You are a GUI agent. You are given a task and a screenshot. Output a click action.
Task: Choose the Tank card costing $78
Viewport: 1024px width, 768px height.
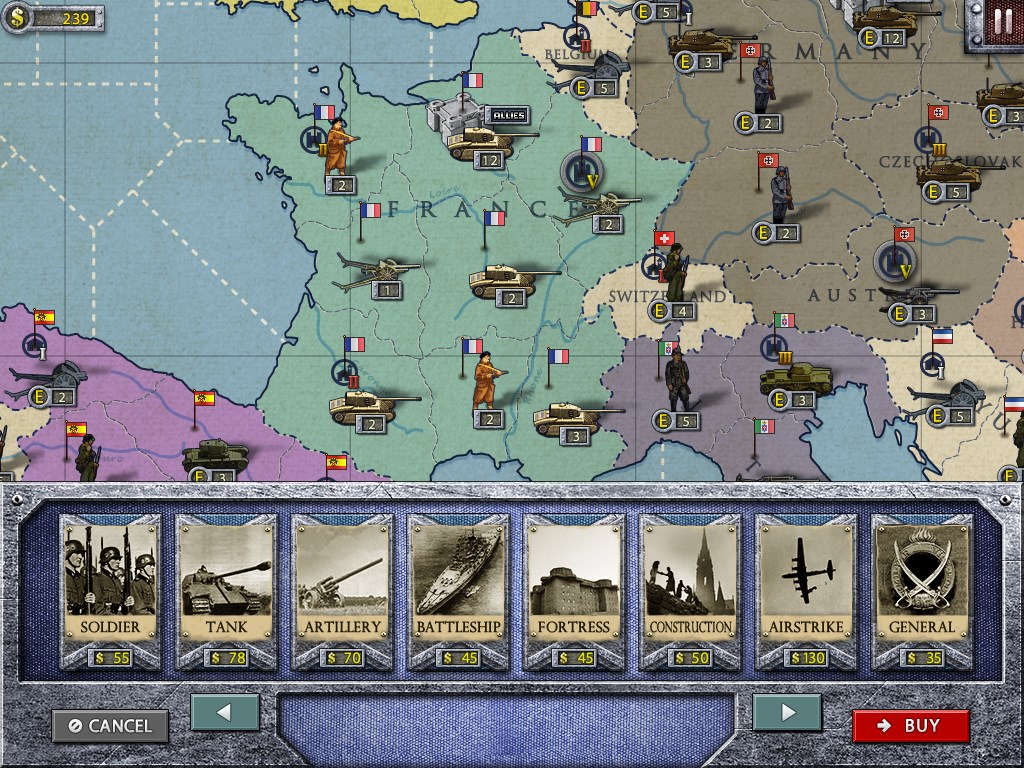(x=226, y=590)
